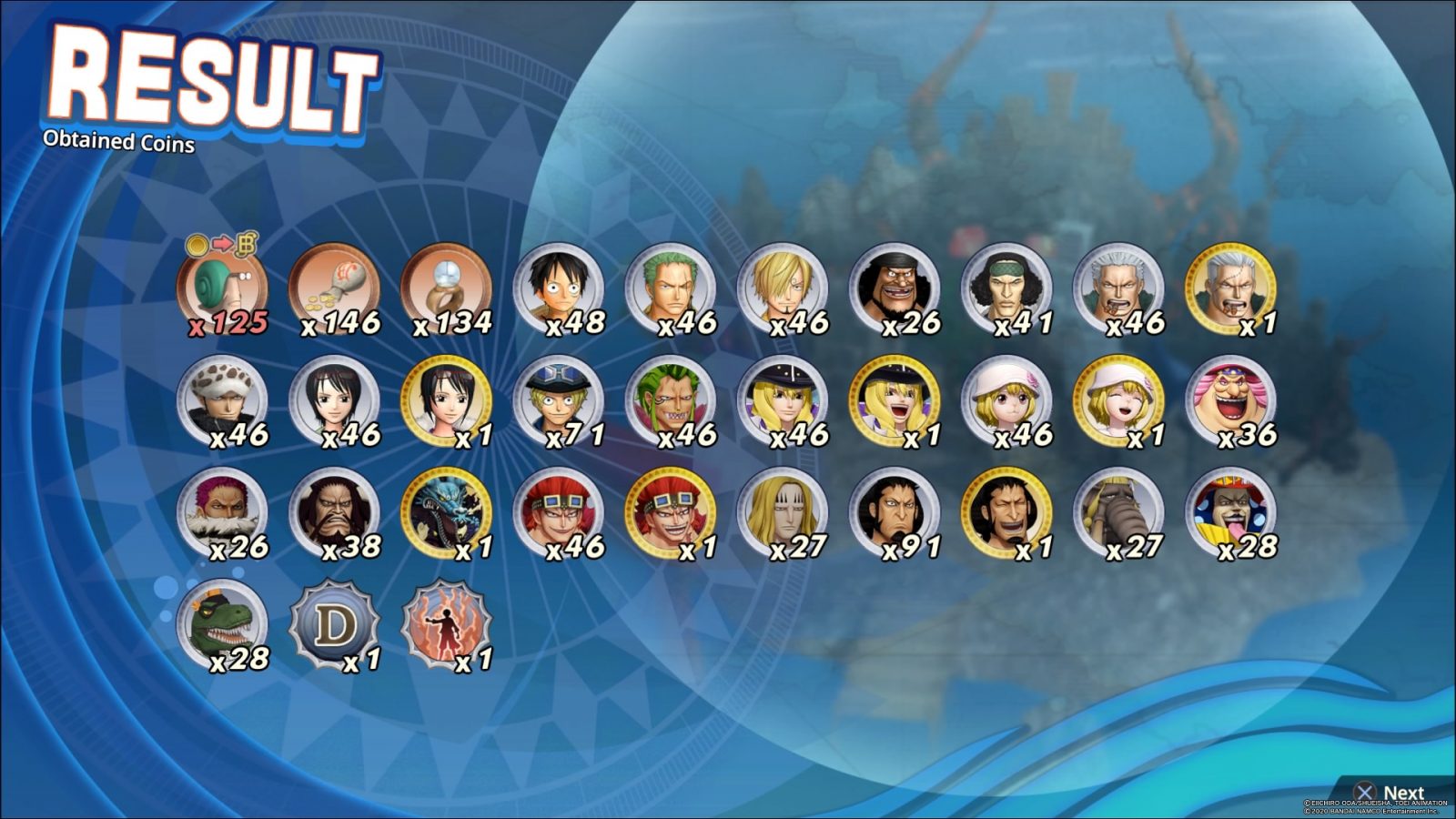
Task: Click the D emblem coin marked x1
Action: tap(337, 628)
